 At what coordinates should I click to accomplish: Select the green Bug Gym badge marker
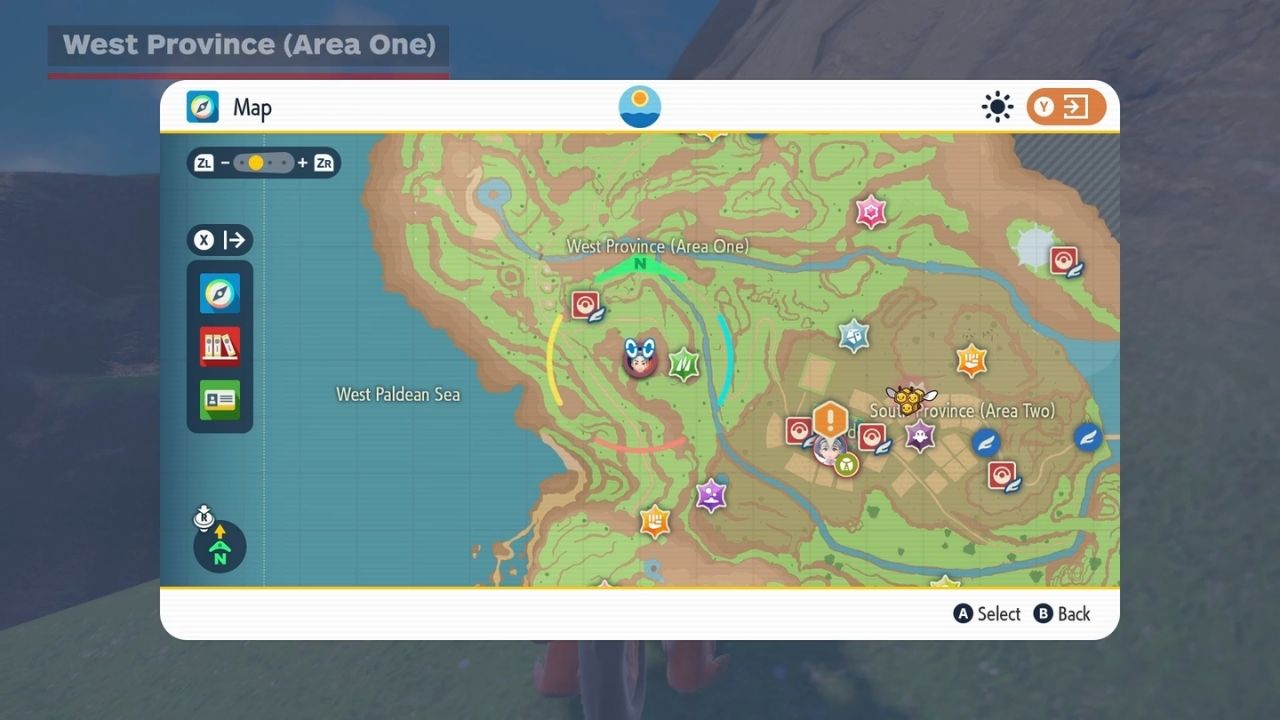[847, 464]
